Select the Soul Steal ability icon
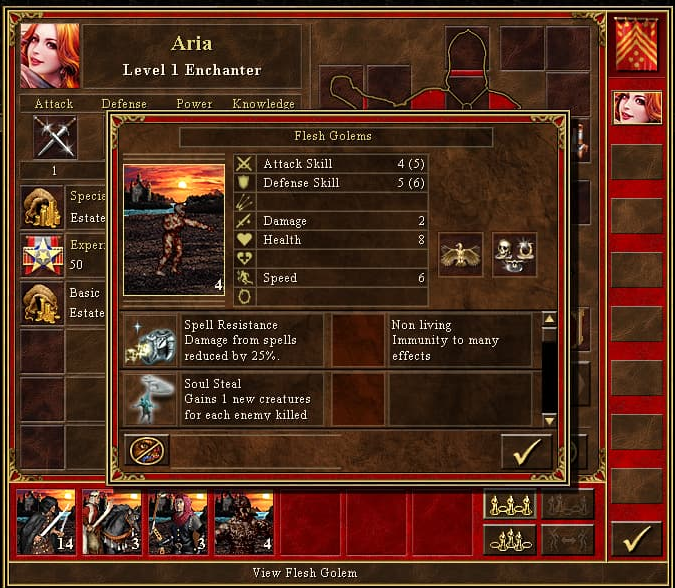This screenshot has width=675, height=588. [x=149, y=399]
